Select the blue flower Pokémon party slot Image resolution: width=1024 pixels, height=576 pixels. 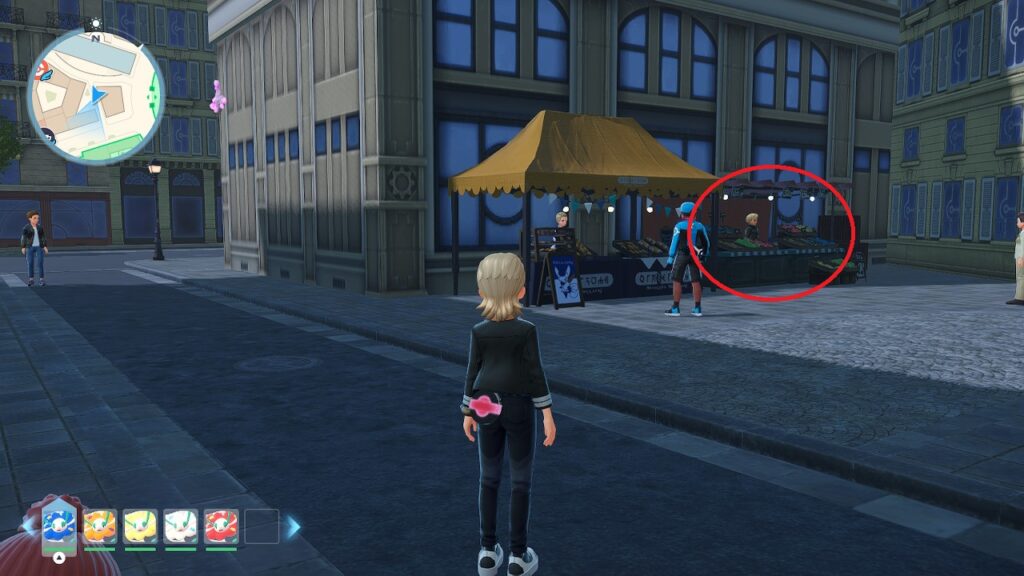(x=60, y=525)
